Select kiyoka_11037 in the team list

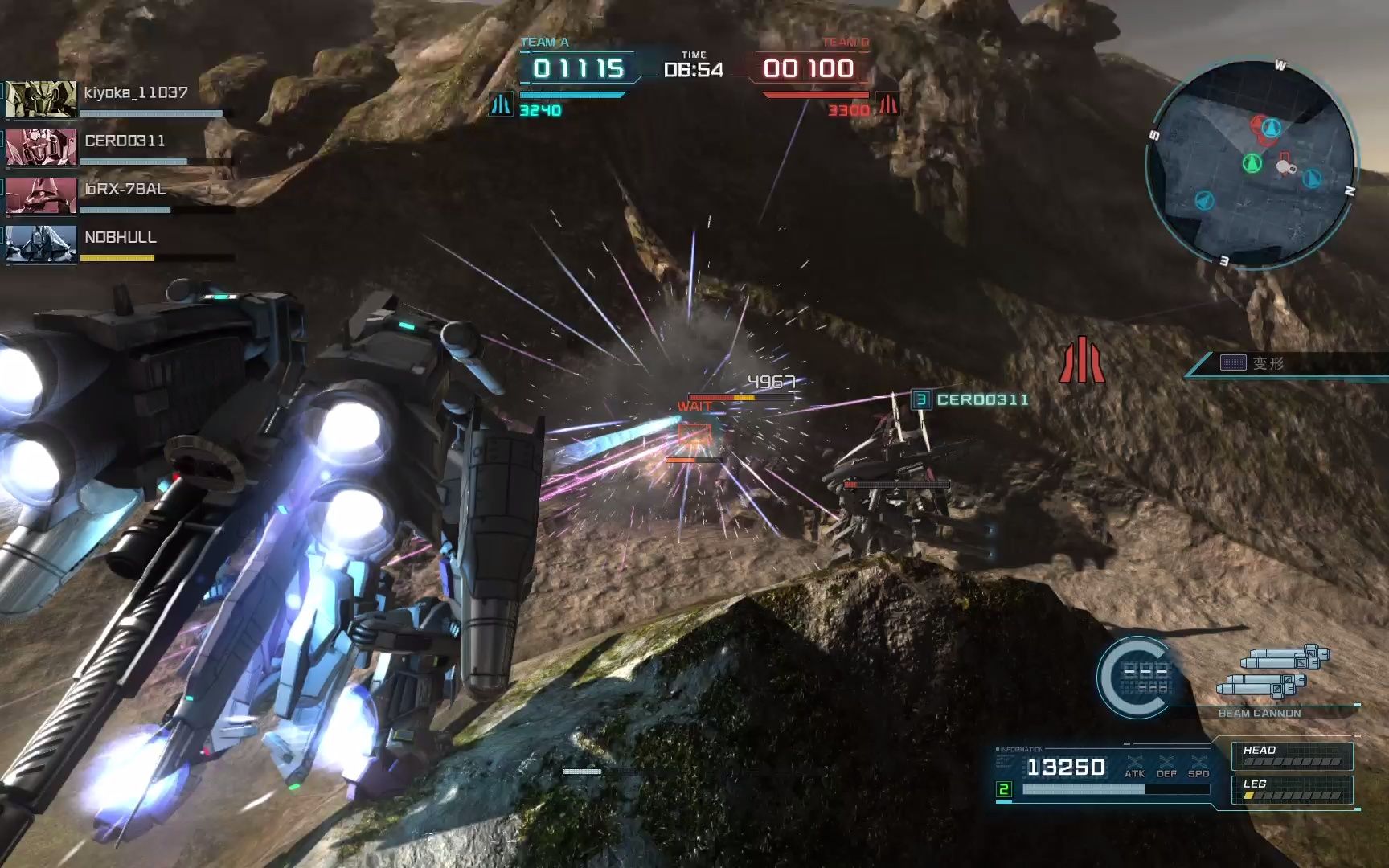click(121, 98)
